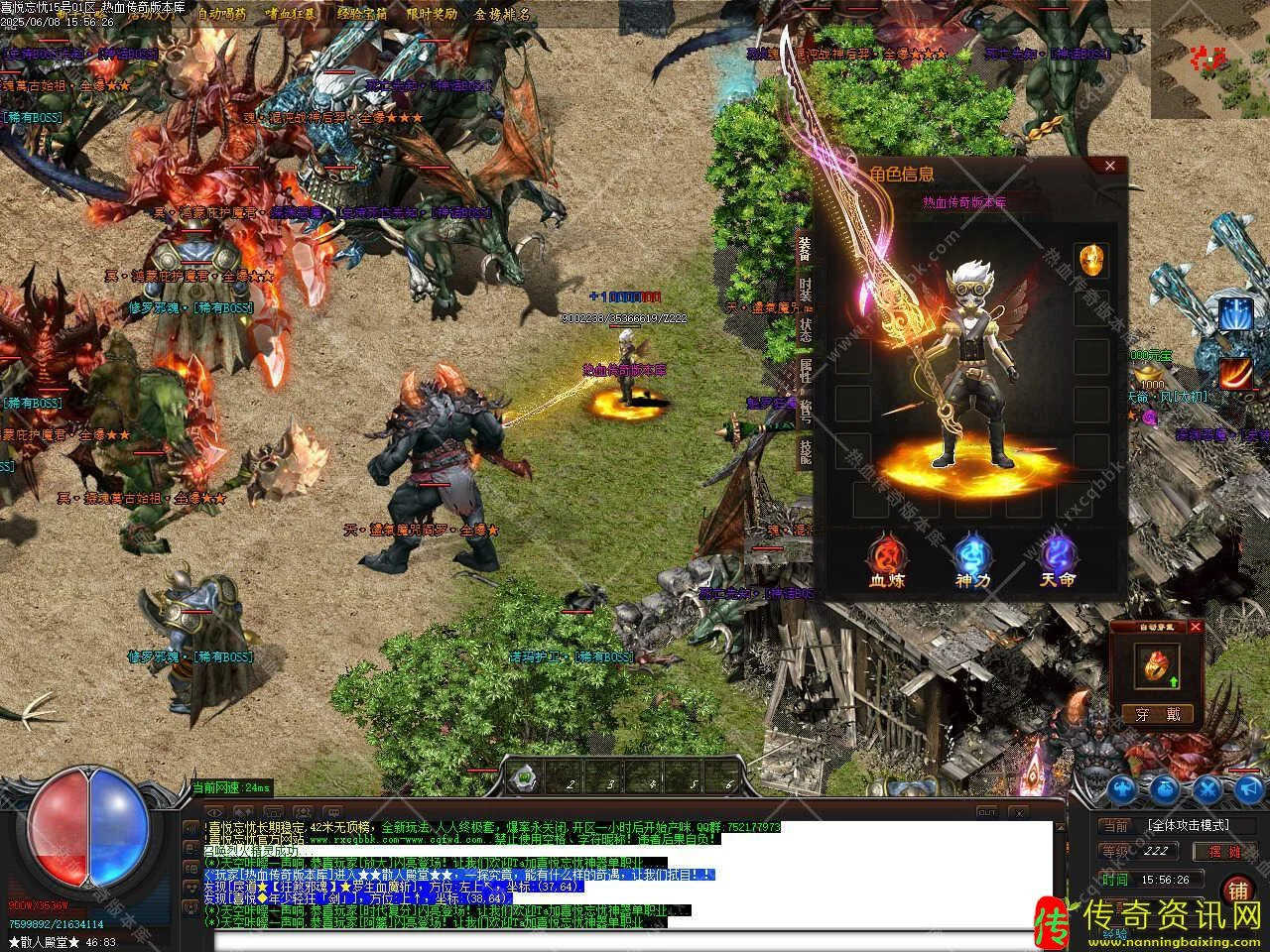
Task: Open the 嗜血狂暴 berserk menu
Action: click(x=292, y=14)
